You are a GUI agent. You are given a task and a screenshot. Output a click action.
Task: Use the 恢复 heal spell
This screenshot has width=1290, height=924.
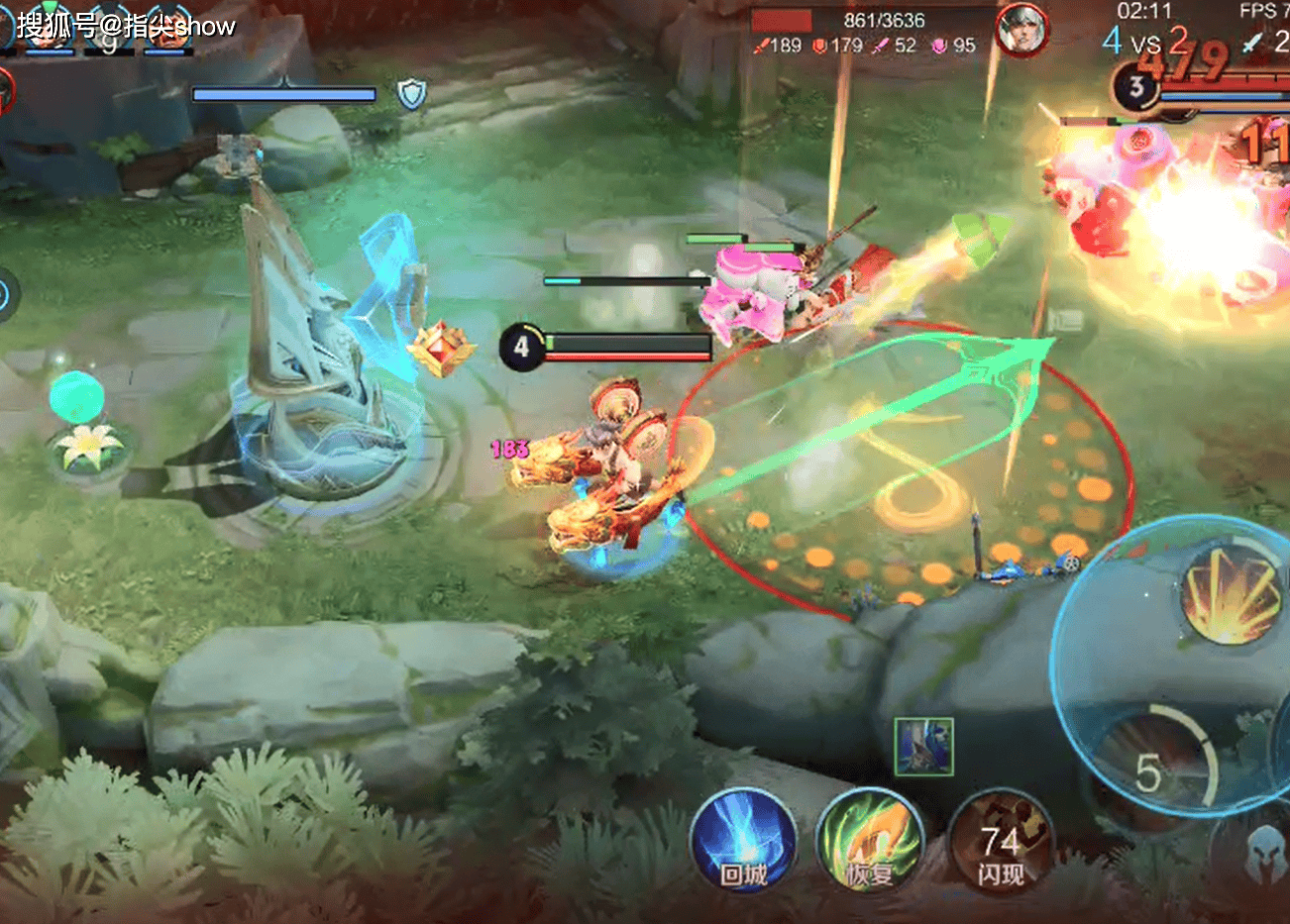click(870, 843)
